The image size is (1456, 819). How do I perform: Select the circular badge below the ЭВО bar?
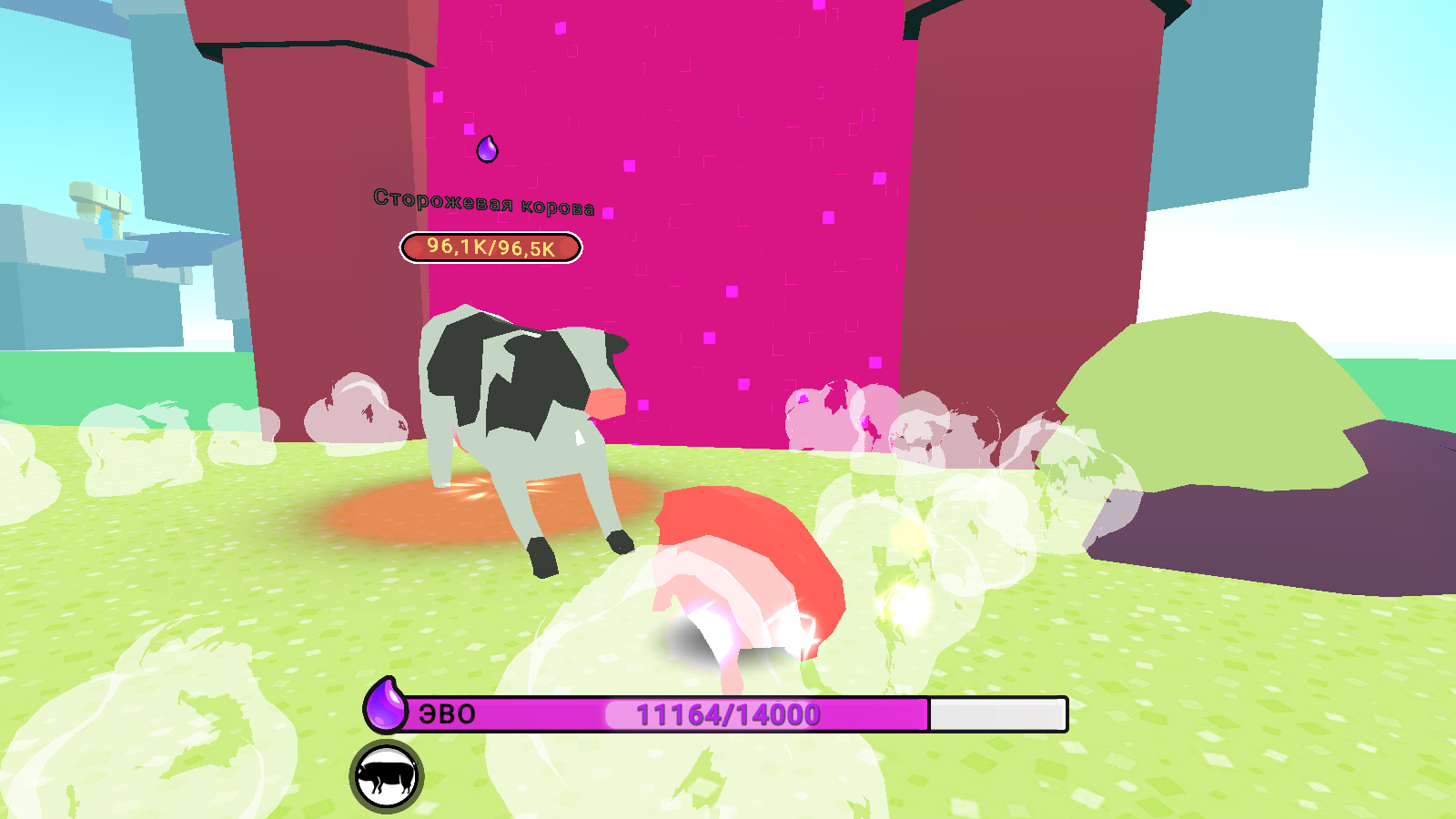coord(386,778)
